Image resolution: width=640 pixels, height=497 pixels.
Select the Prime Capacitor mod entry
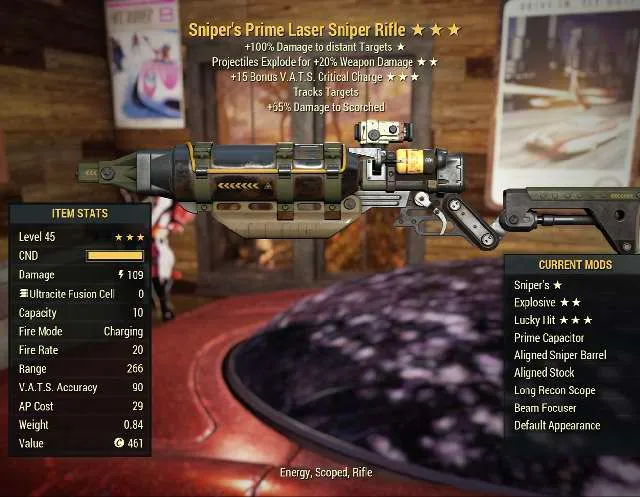pyautogui.click(x=548, y=337)
